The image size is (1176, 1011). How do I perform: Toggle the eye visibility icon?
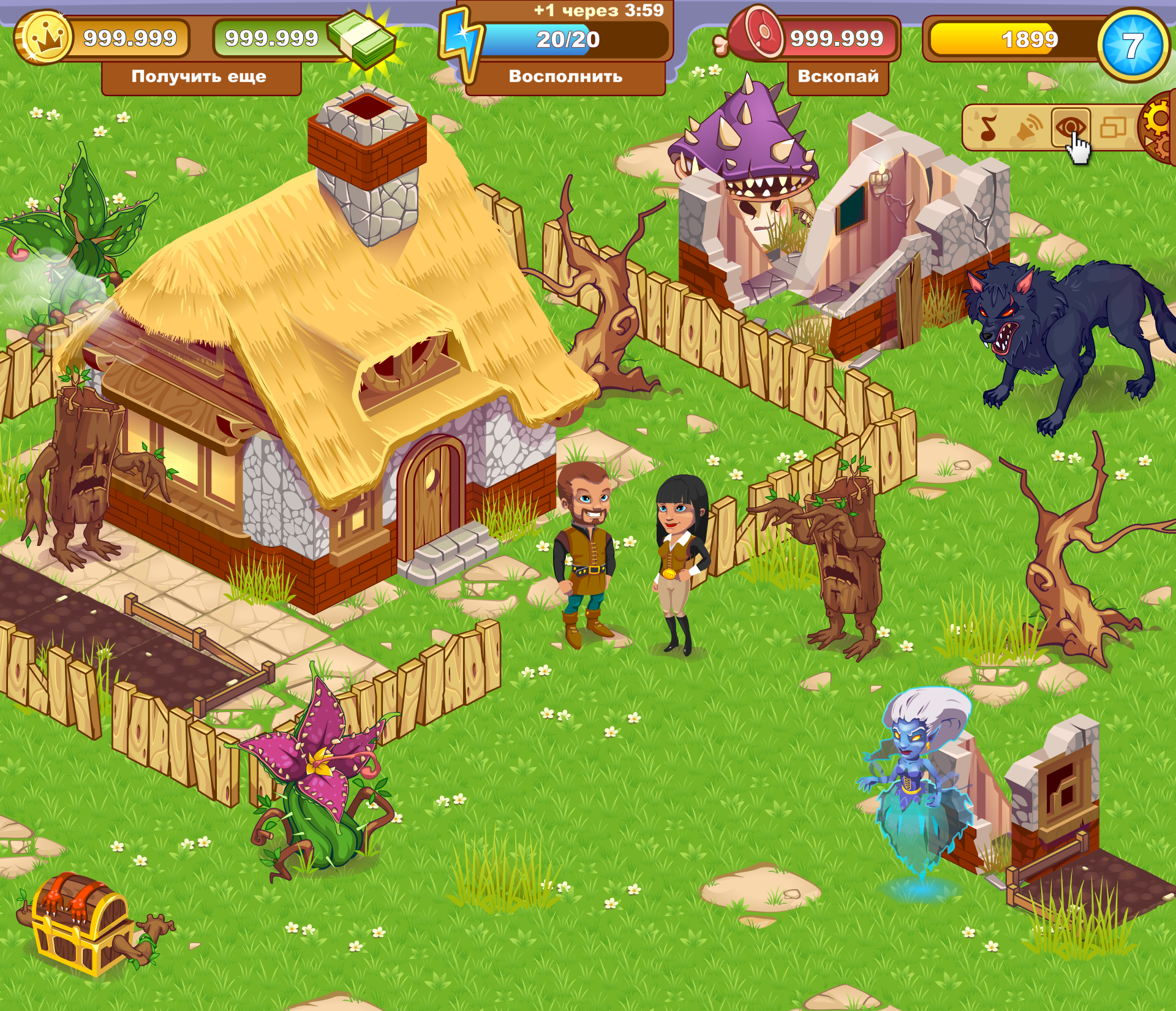(1070, 127)
